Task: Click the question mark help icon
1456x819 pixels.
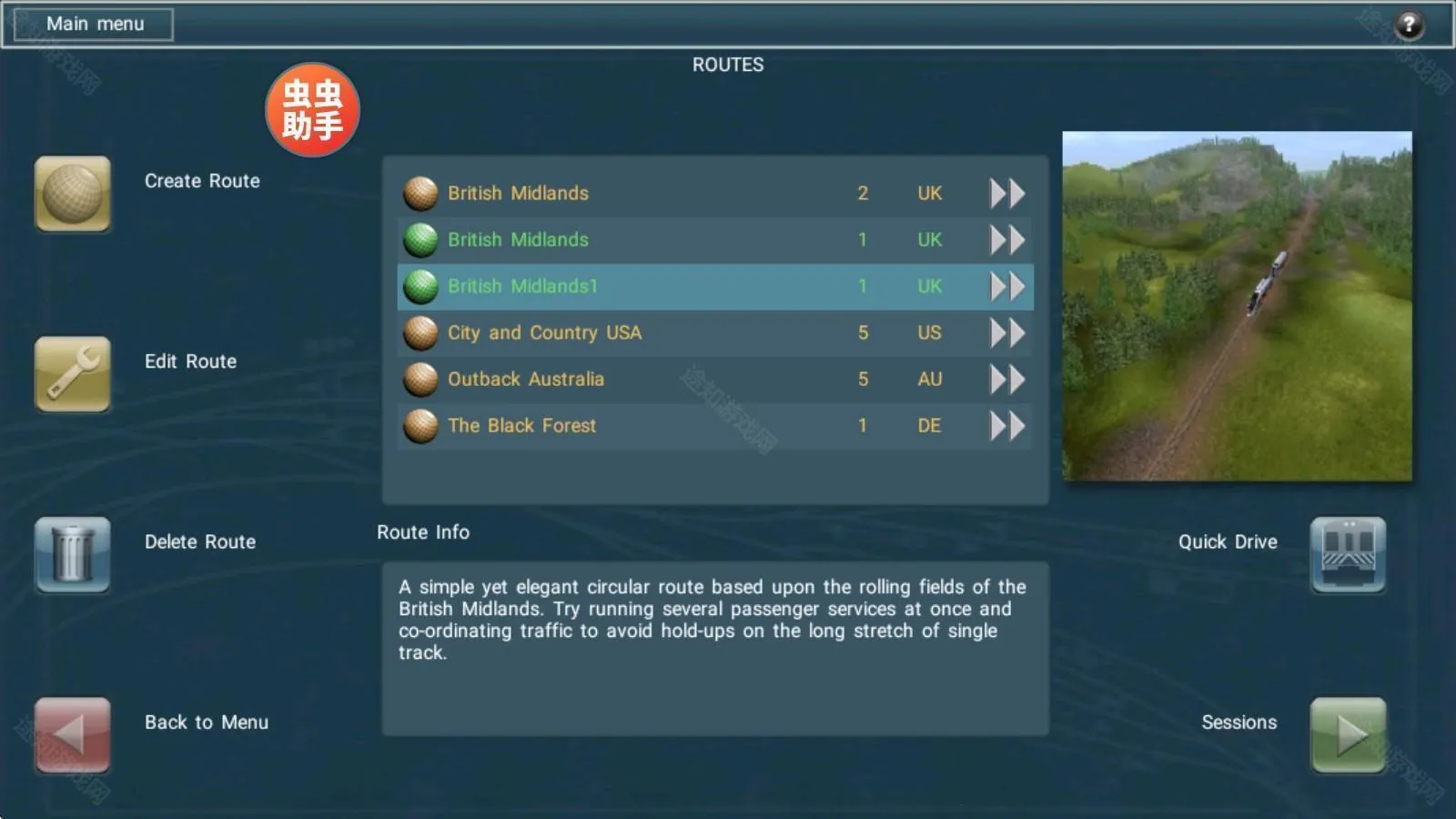Action: [x=1409, y=25]
